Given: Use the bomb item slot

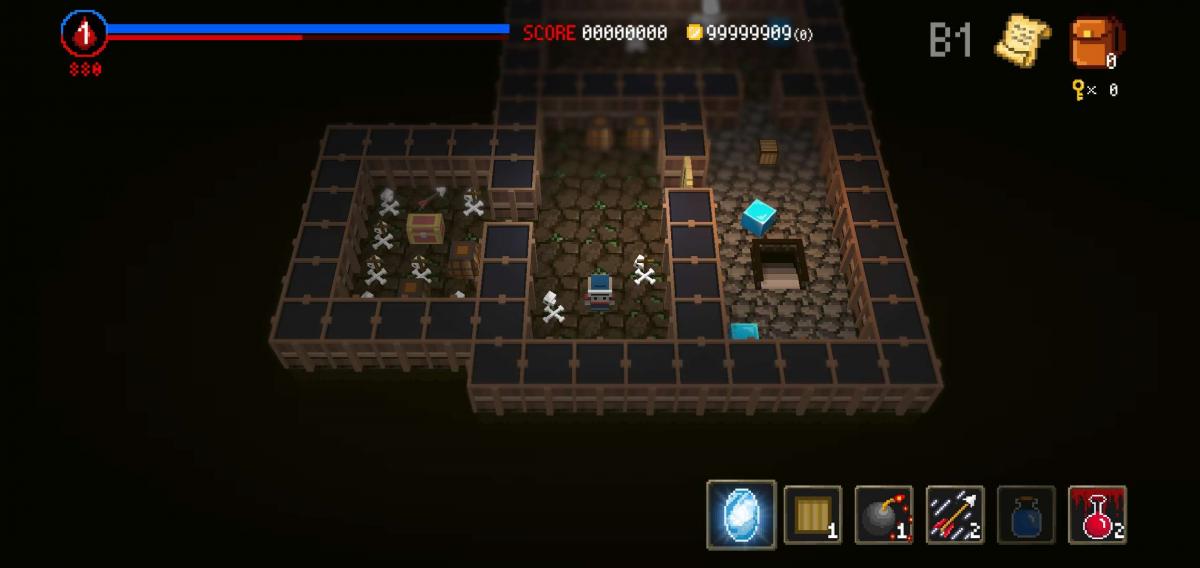Looking at the screenshot, I should 884,515.
